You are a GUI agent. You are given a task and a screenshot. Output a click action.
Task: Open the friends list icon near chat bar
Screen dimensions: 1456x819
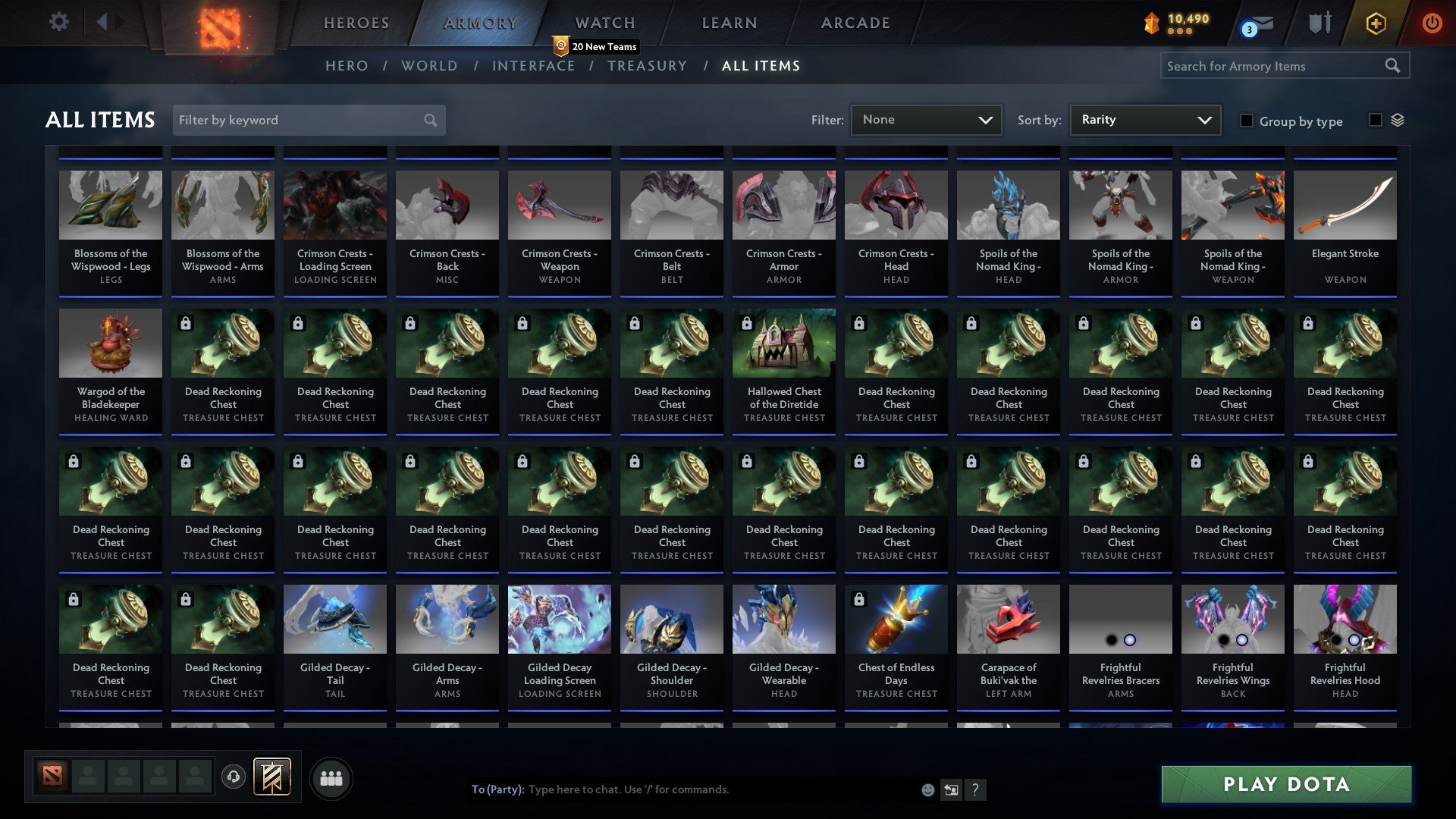click(x=331, y=777)
